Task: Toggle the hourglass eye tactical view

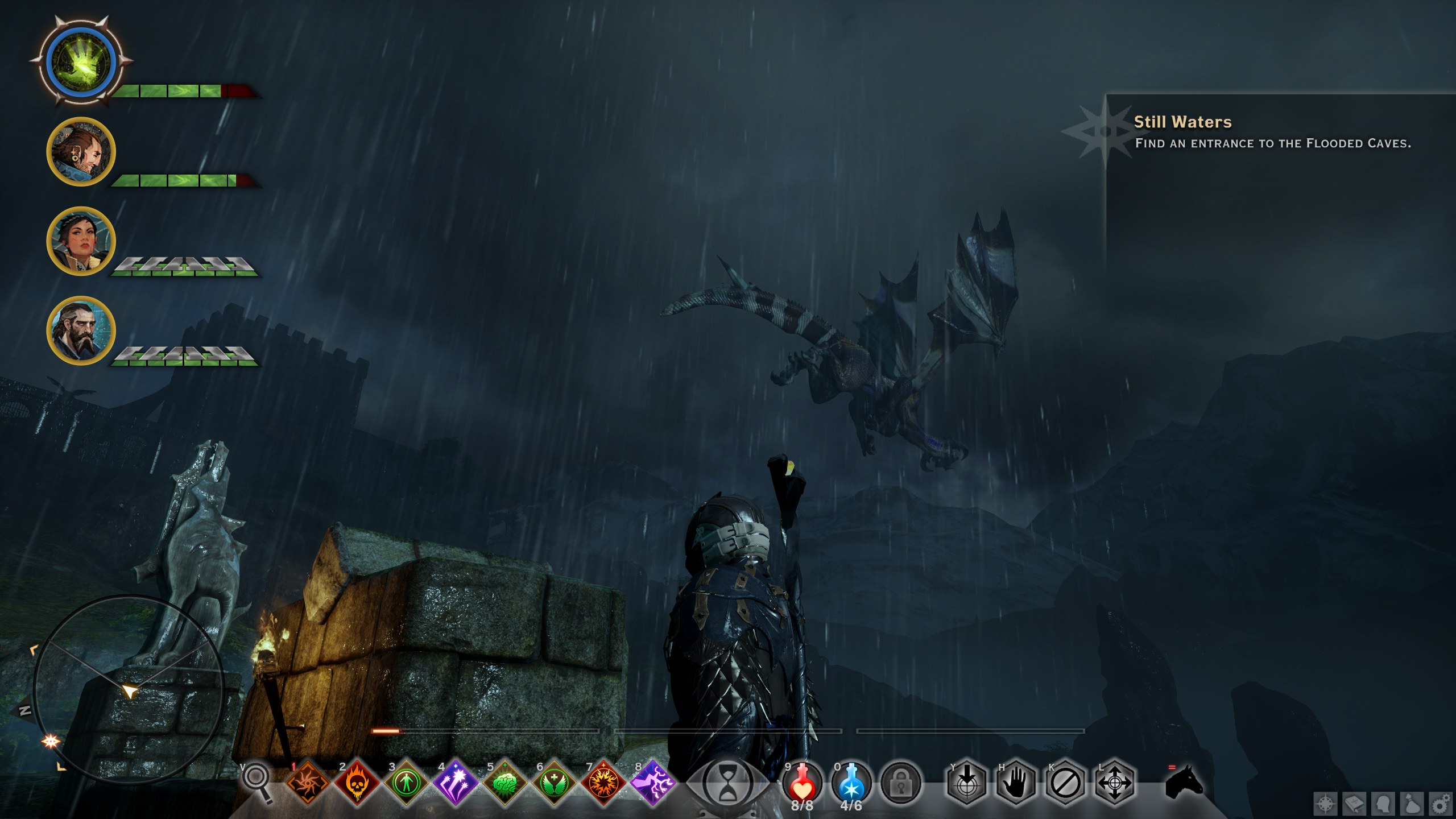Action: click(x=727, y=784)
